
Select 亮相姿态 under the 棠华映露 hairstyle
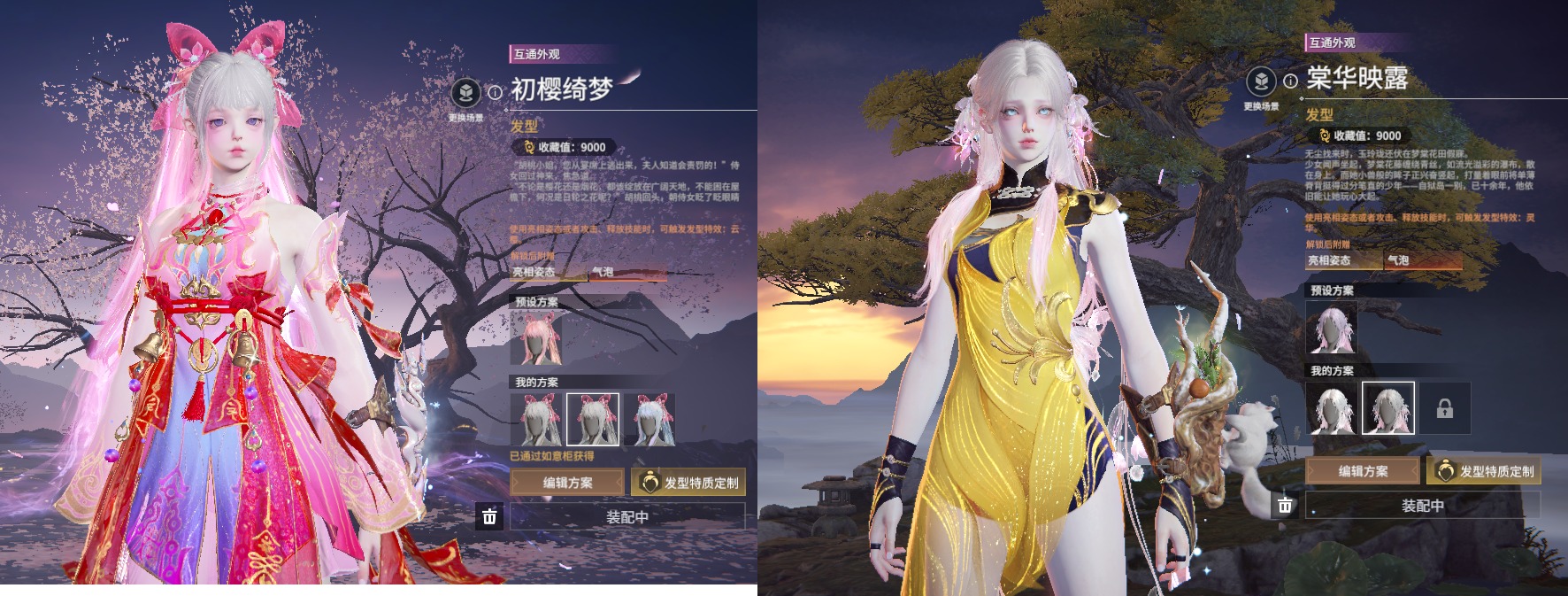tap(1342, 260)
